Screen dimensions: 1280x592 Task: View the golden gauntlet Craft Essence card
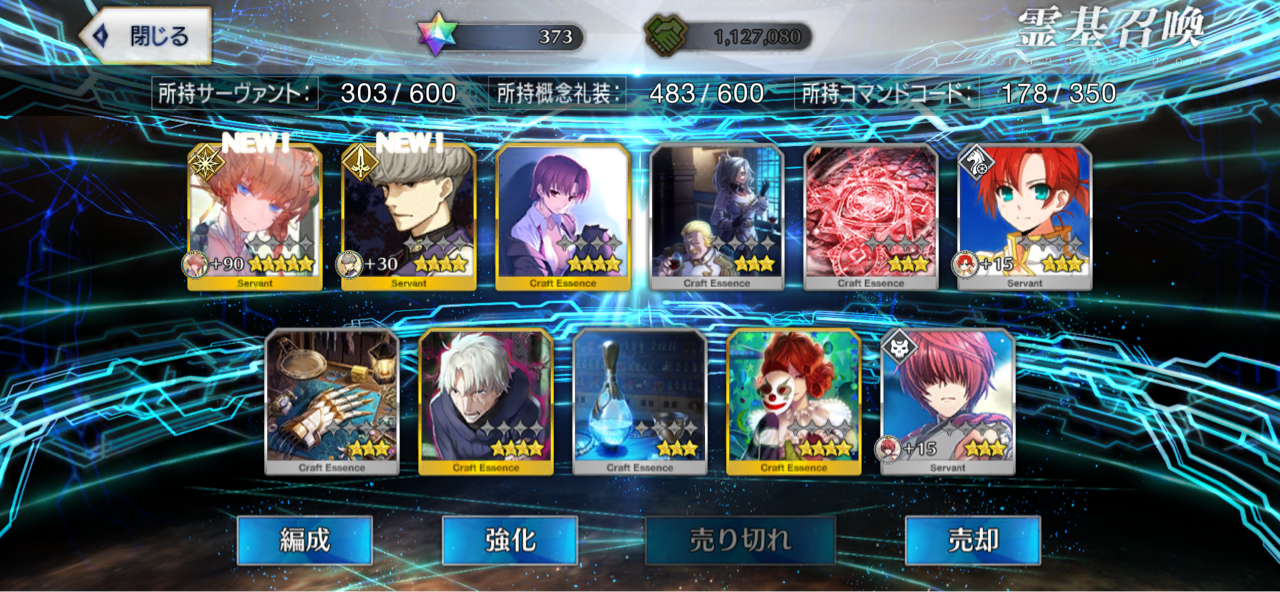332,401
